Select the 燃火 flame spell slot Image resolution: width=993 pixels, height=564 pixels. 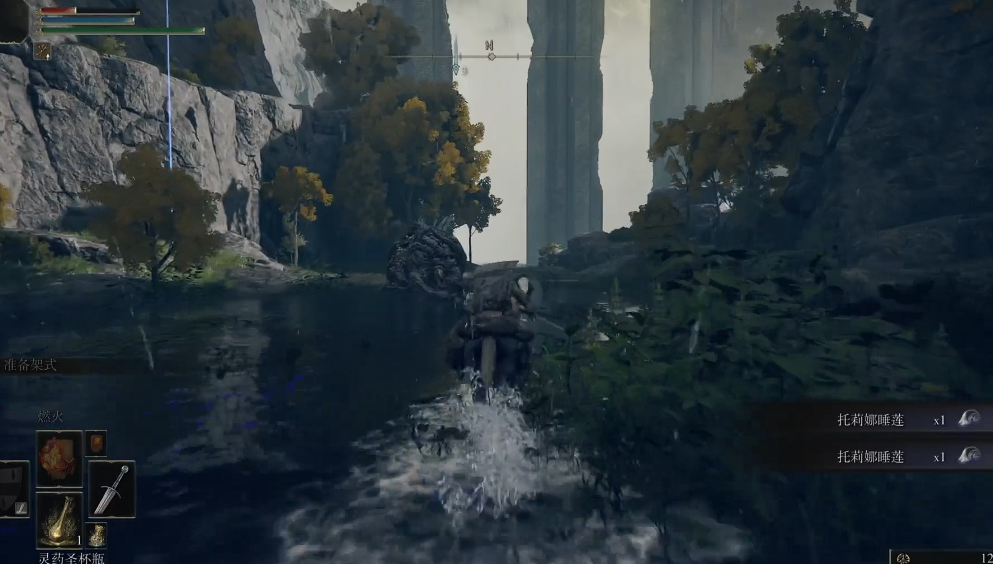[59, 458]
